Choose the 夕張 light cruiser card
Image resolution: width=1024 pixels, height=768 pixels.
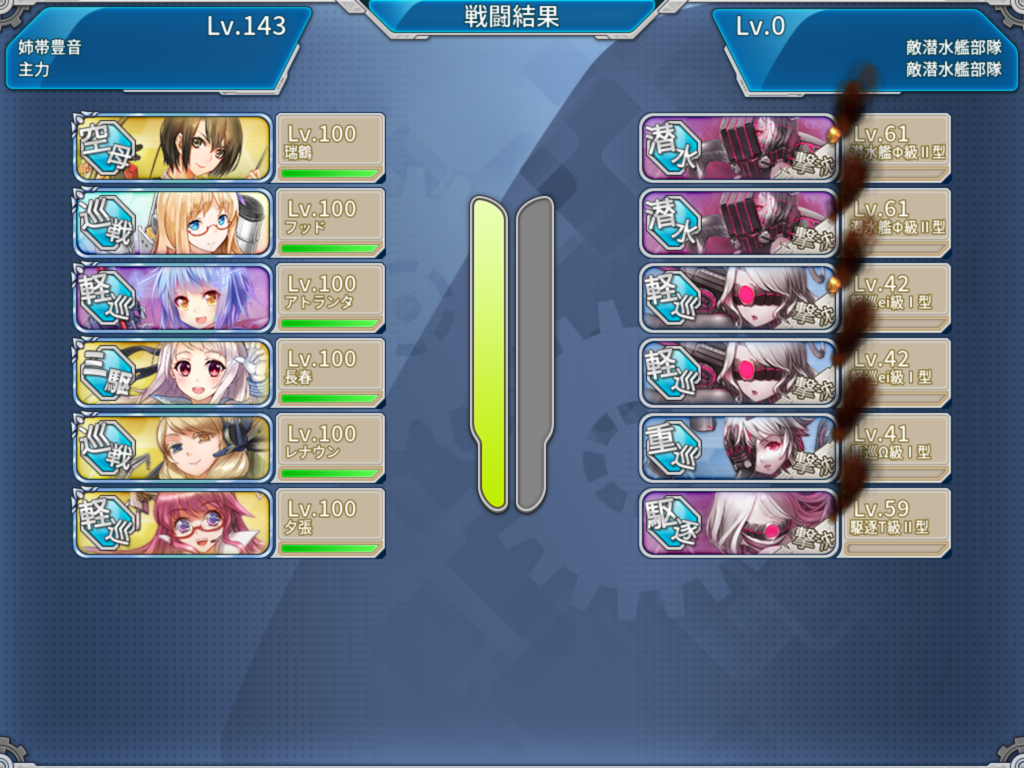pyautogui.click(x=228, y=522)
